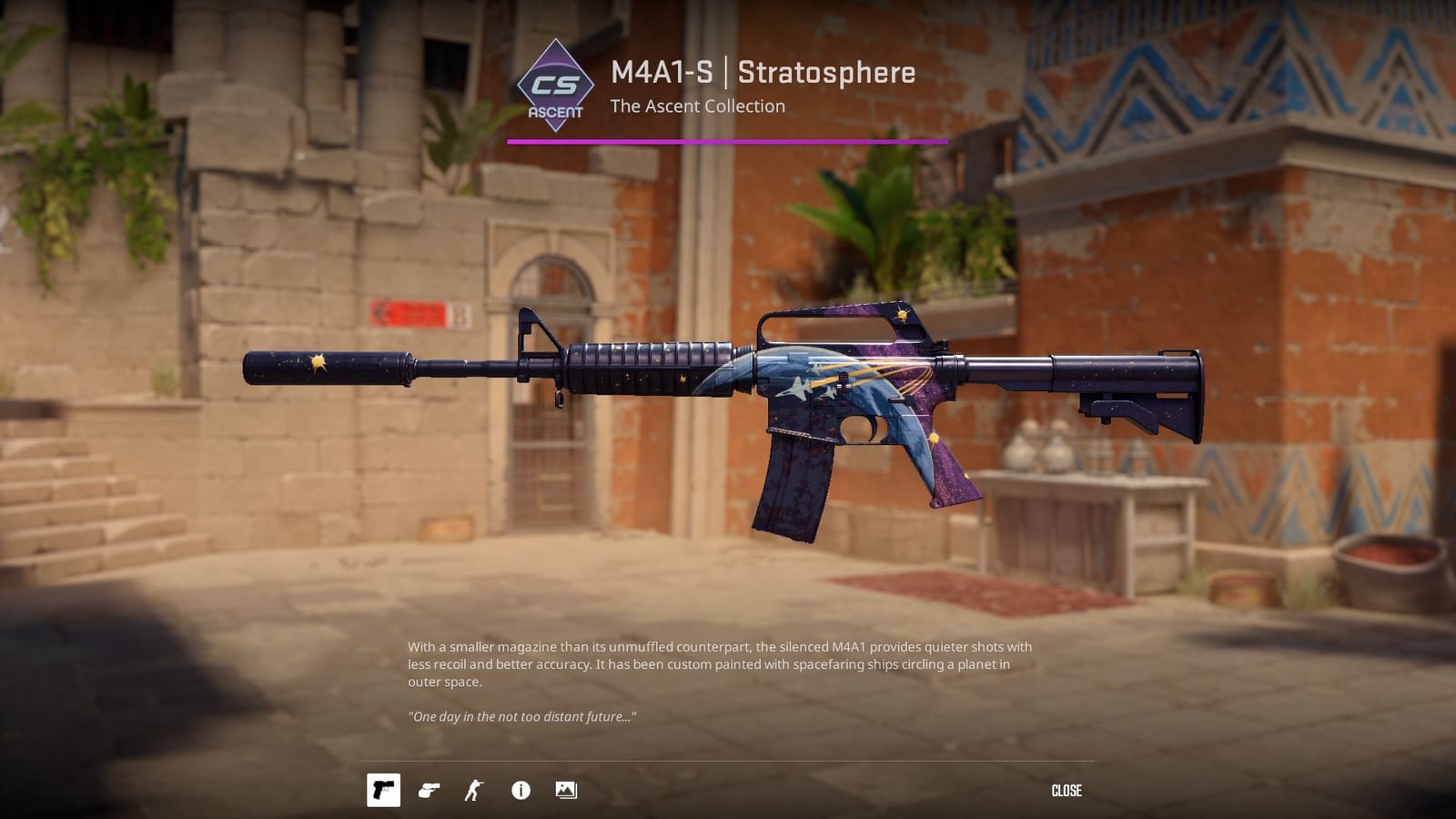Viewport: 1456px width, 819px height.
Task: Click the M4A1-S | Stratosphere title
Action: [763, 74]
